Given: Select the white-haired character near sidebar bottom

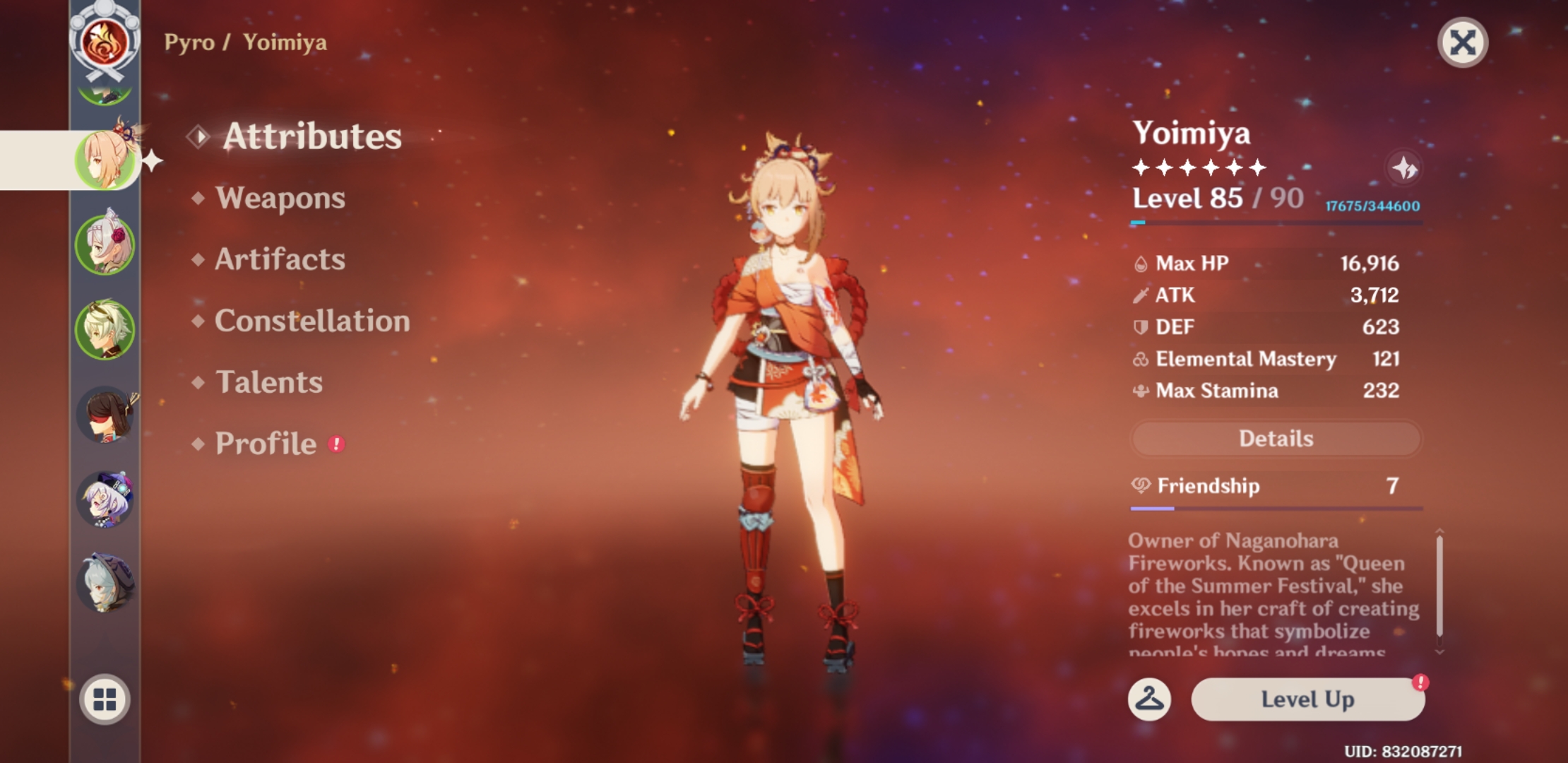Looking at the screenshot, I should coord(105,579).
